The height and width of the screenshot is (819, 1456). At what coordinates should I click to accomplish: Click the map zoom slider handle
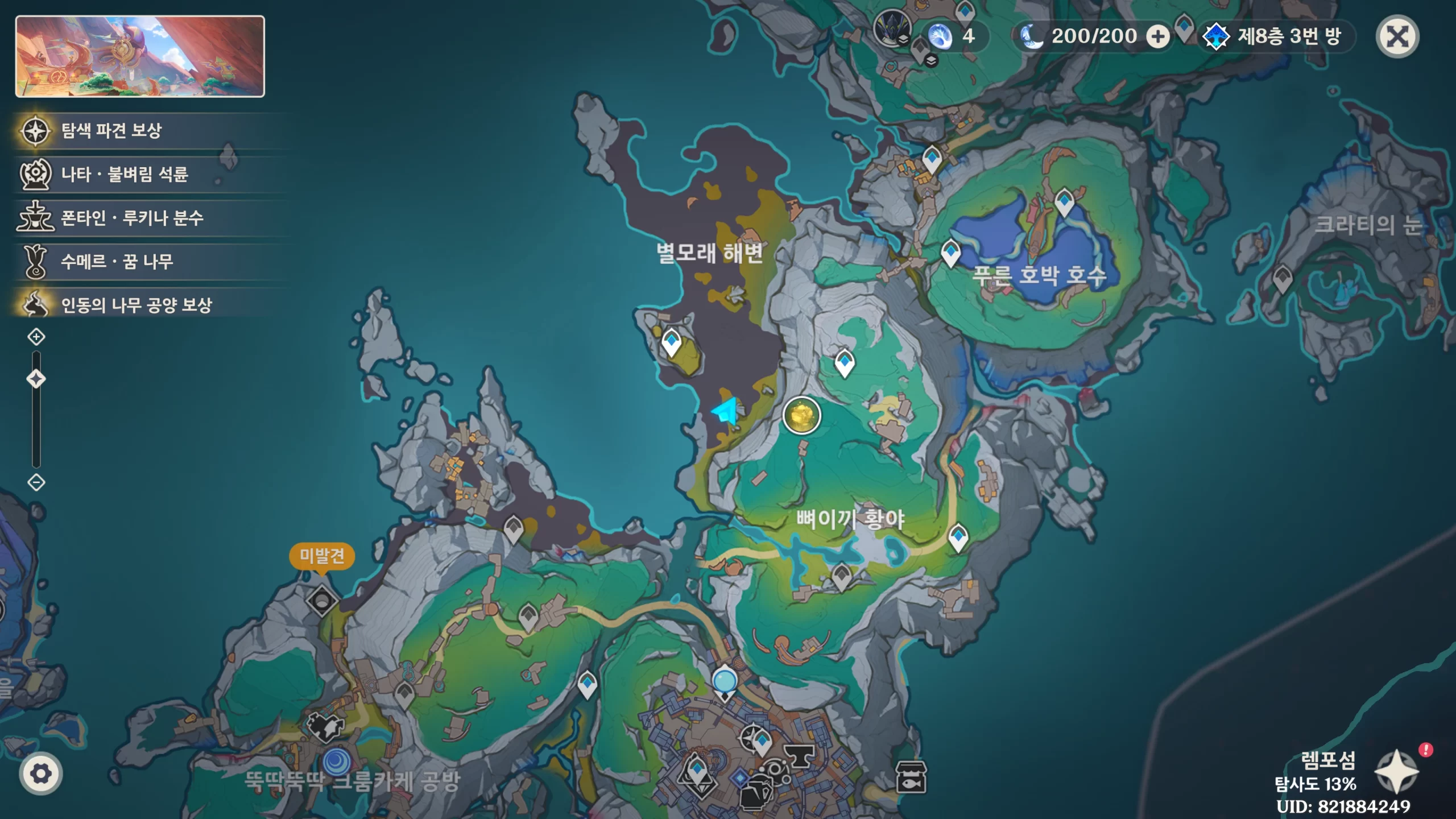click(36, 379)
